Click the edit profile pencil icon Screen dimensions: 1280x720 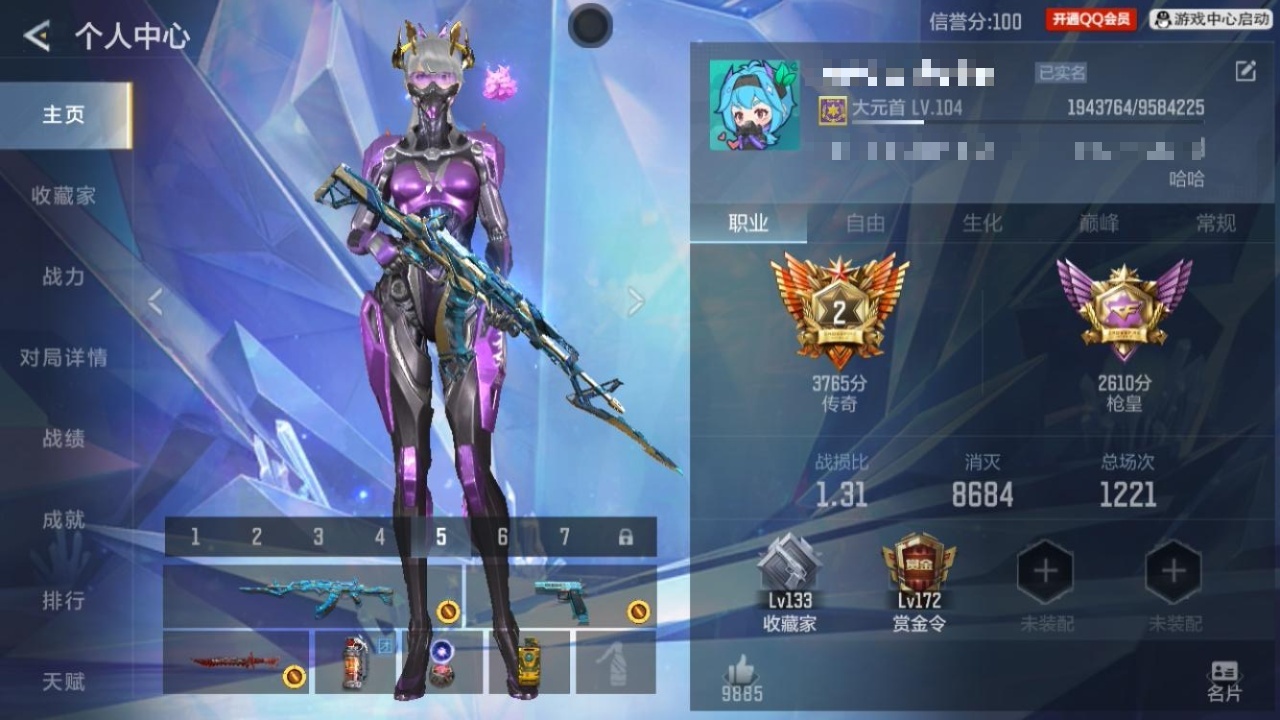[1245, 71]
